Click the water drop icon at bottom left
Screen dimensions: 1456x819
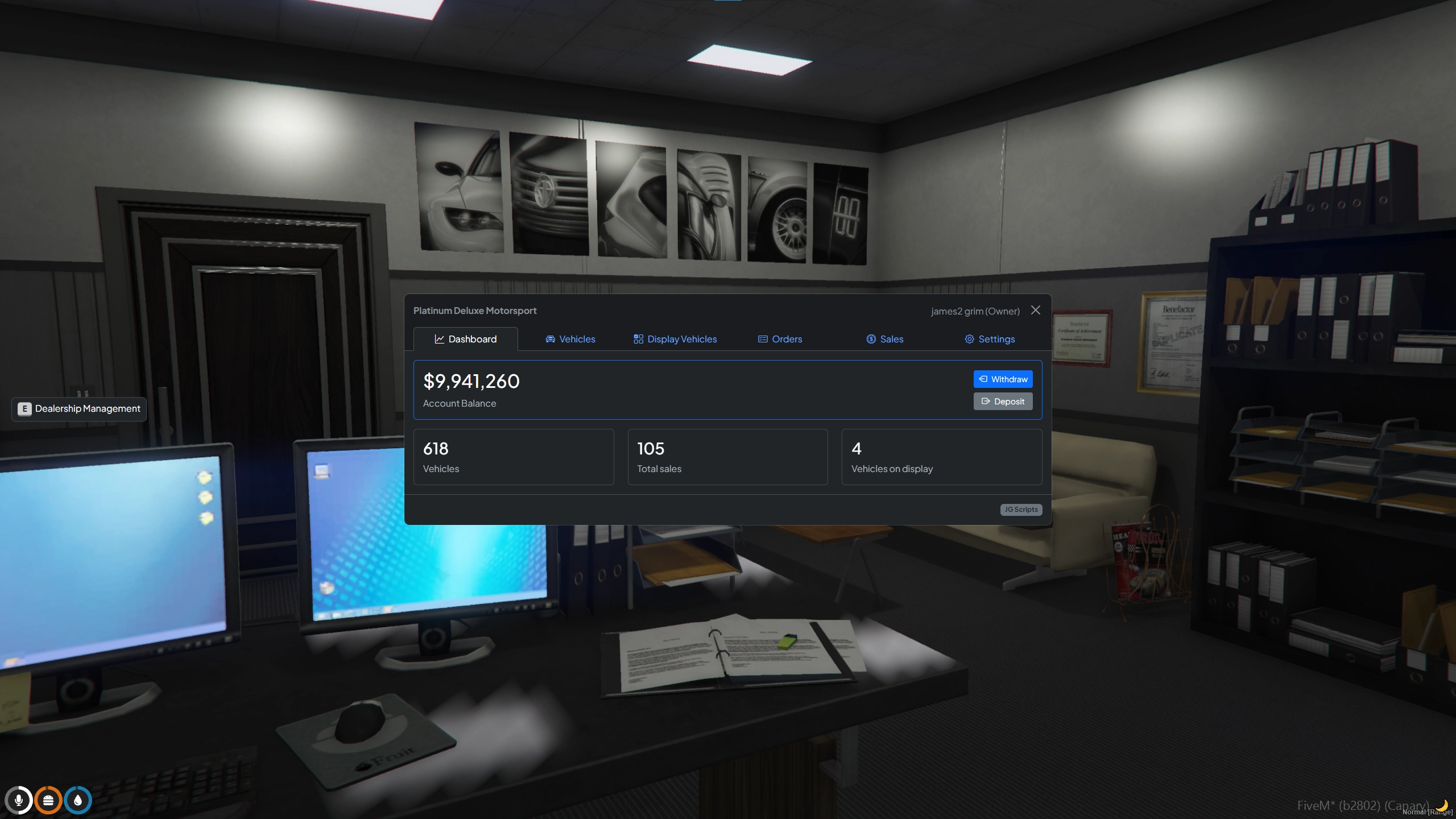78,800
